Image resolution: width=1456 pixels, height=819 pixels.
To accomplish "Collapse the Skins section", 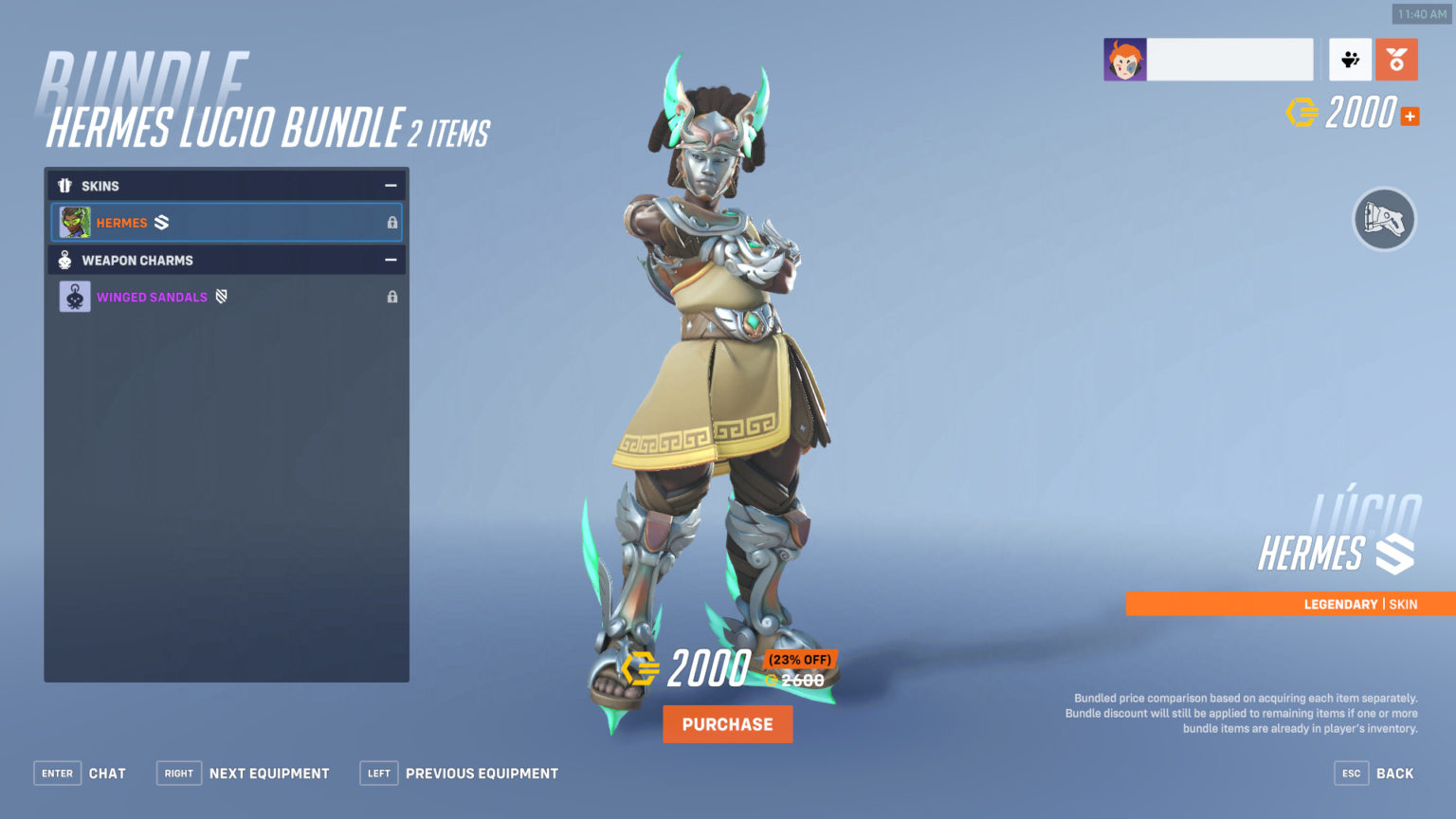I will (390, 186).
